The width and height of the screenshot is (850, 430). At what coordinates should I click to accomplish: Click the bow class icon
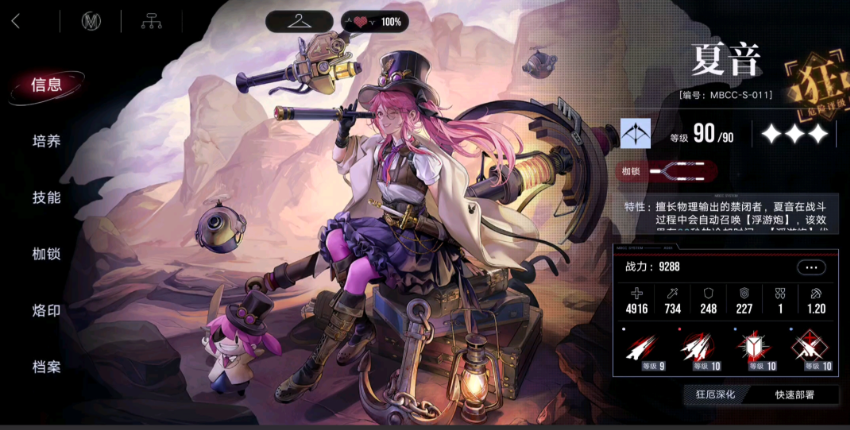tap(634, 133)
